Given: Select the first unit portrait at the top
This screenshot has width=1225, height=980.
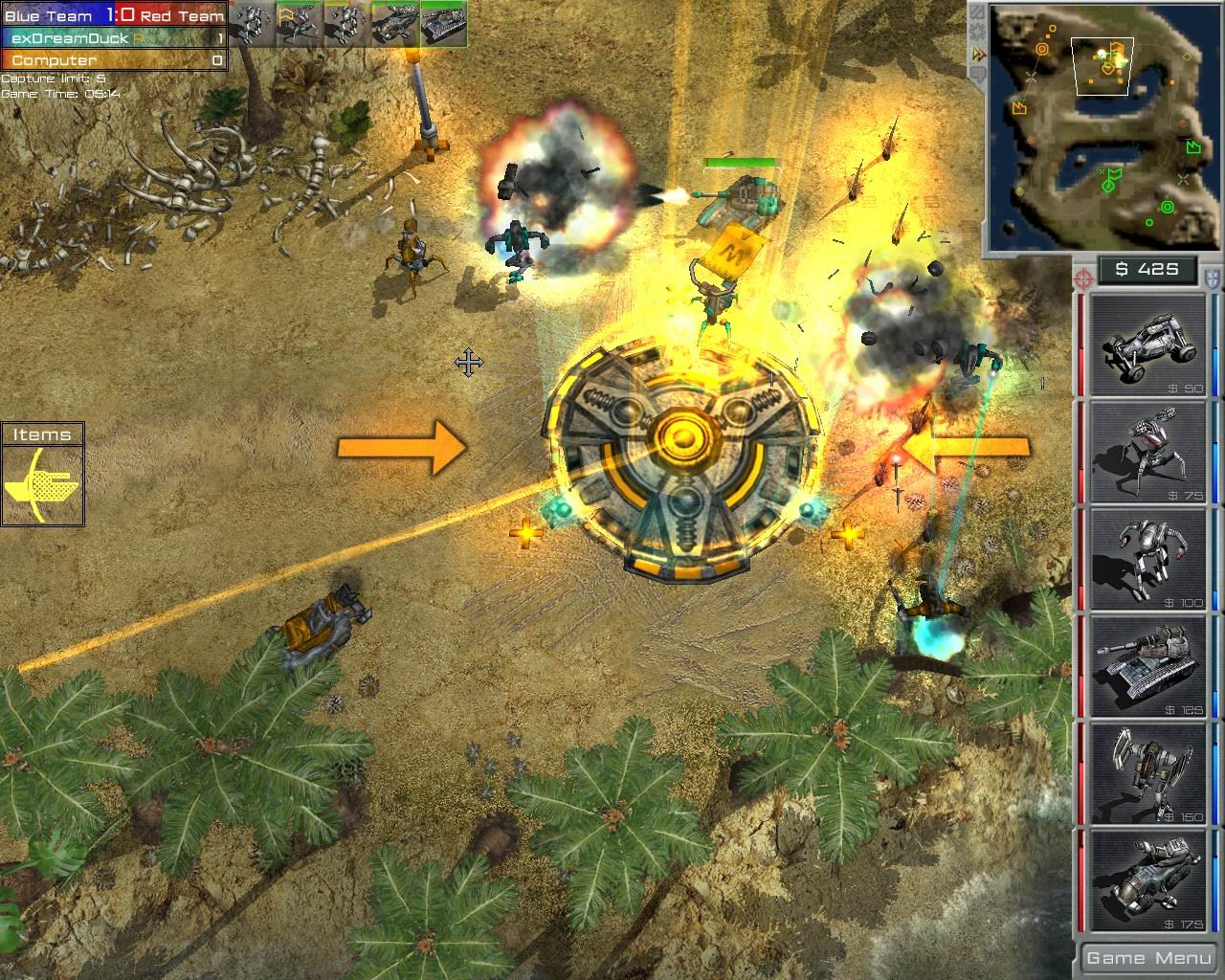Looking at the screenshot, I should [x=254, y=24].
